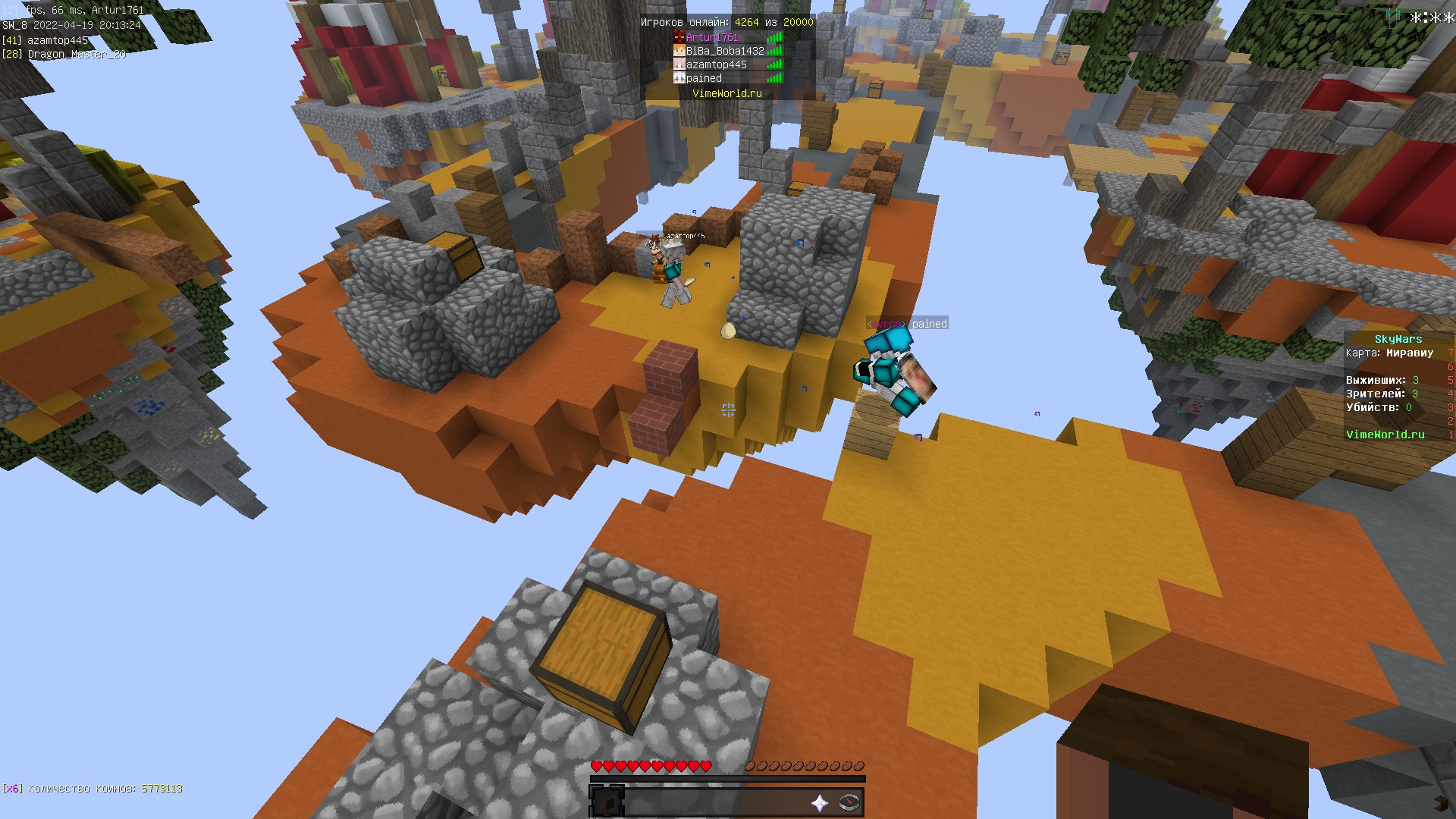Select the nether star hotbar slot
The width and height of the screenshot is (1456, 819).
pos(820,803)
